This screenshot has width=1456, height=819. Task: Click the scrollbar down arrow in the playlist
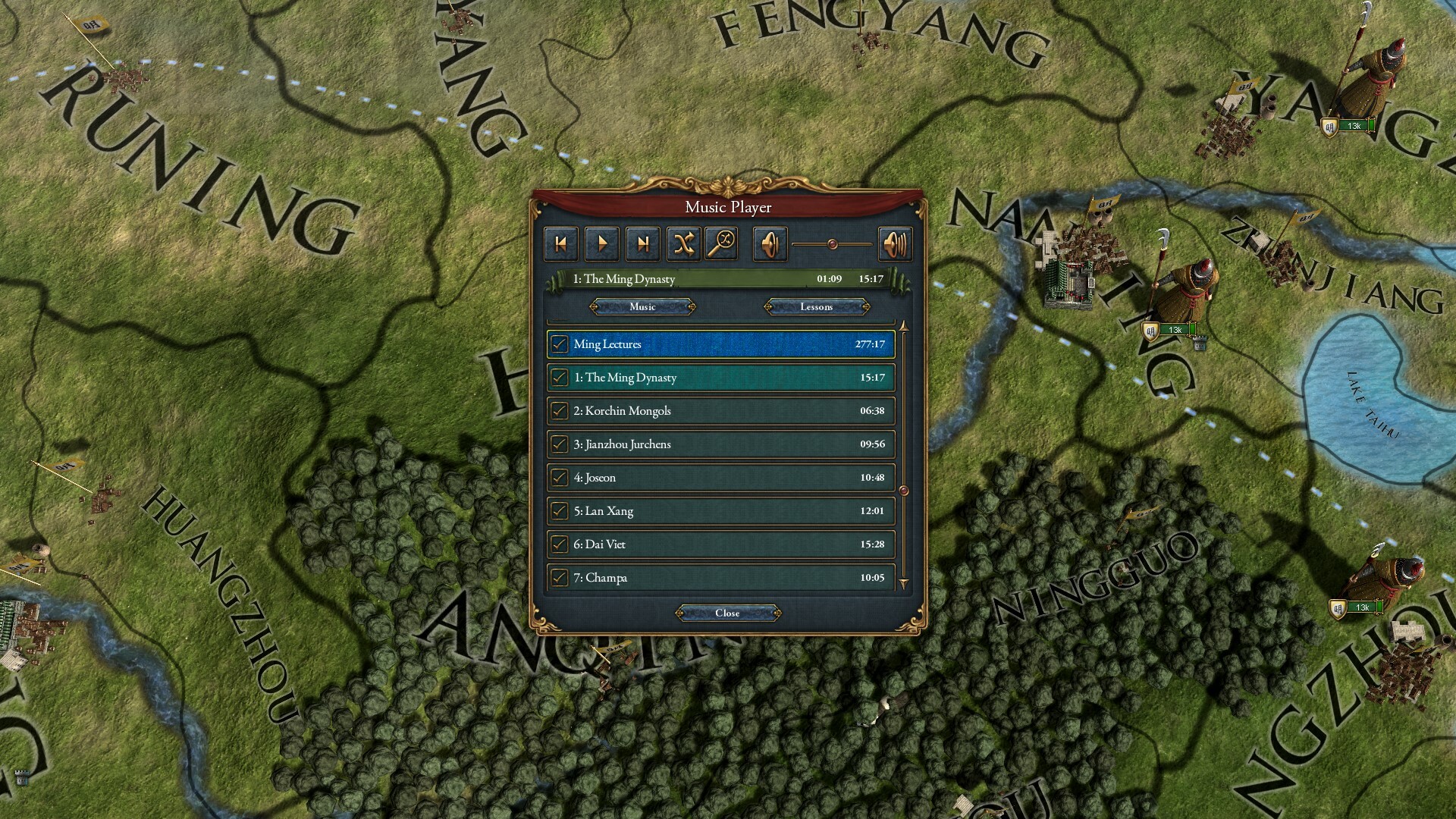pos(904,582)
